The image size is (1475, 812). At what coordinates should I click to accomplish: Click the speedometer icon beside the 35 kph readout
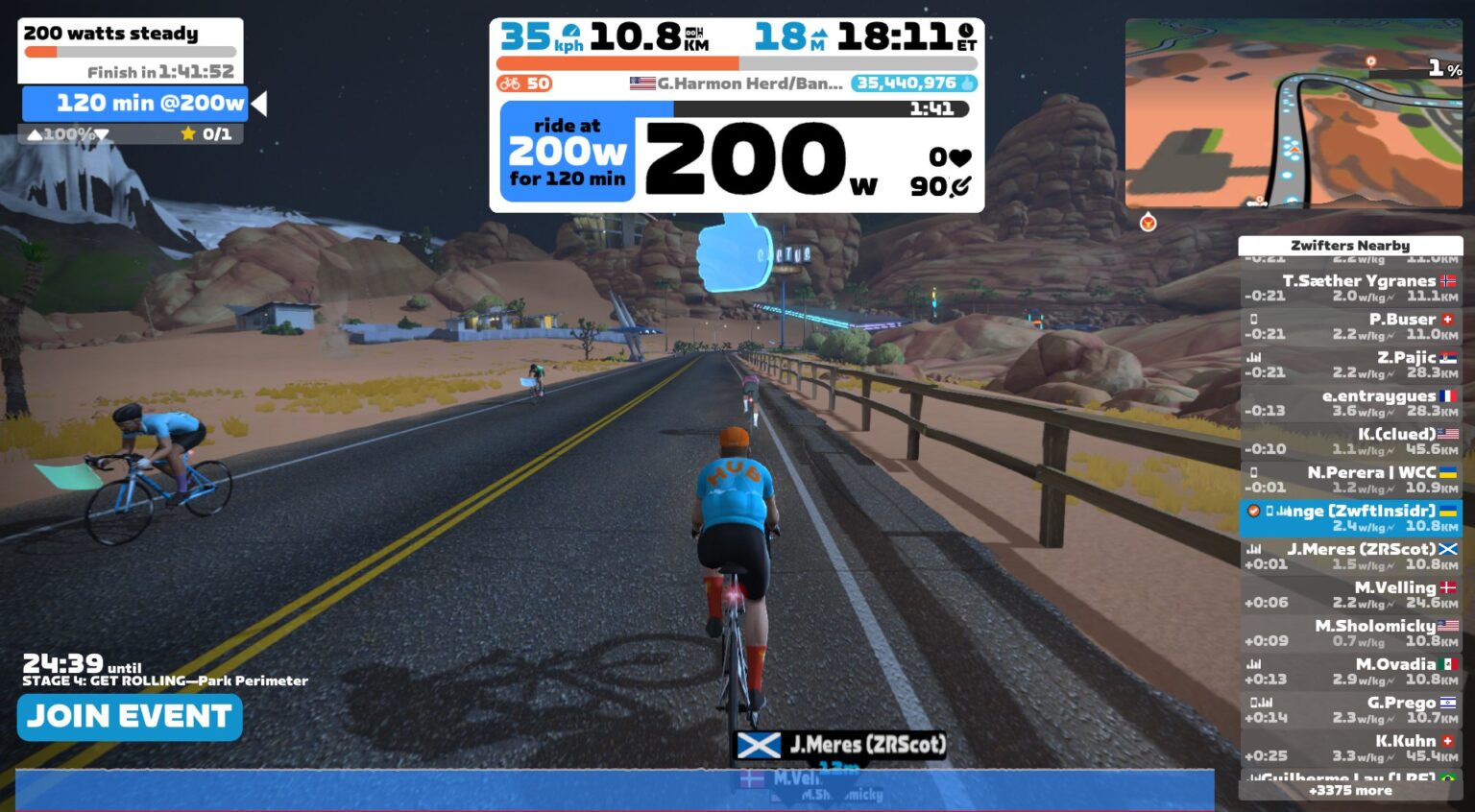[x=571, y=32]
